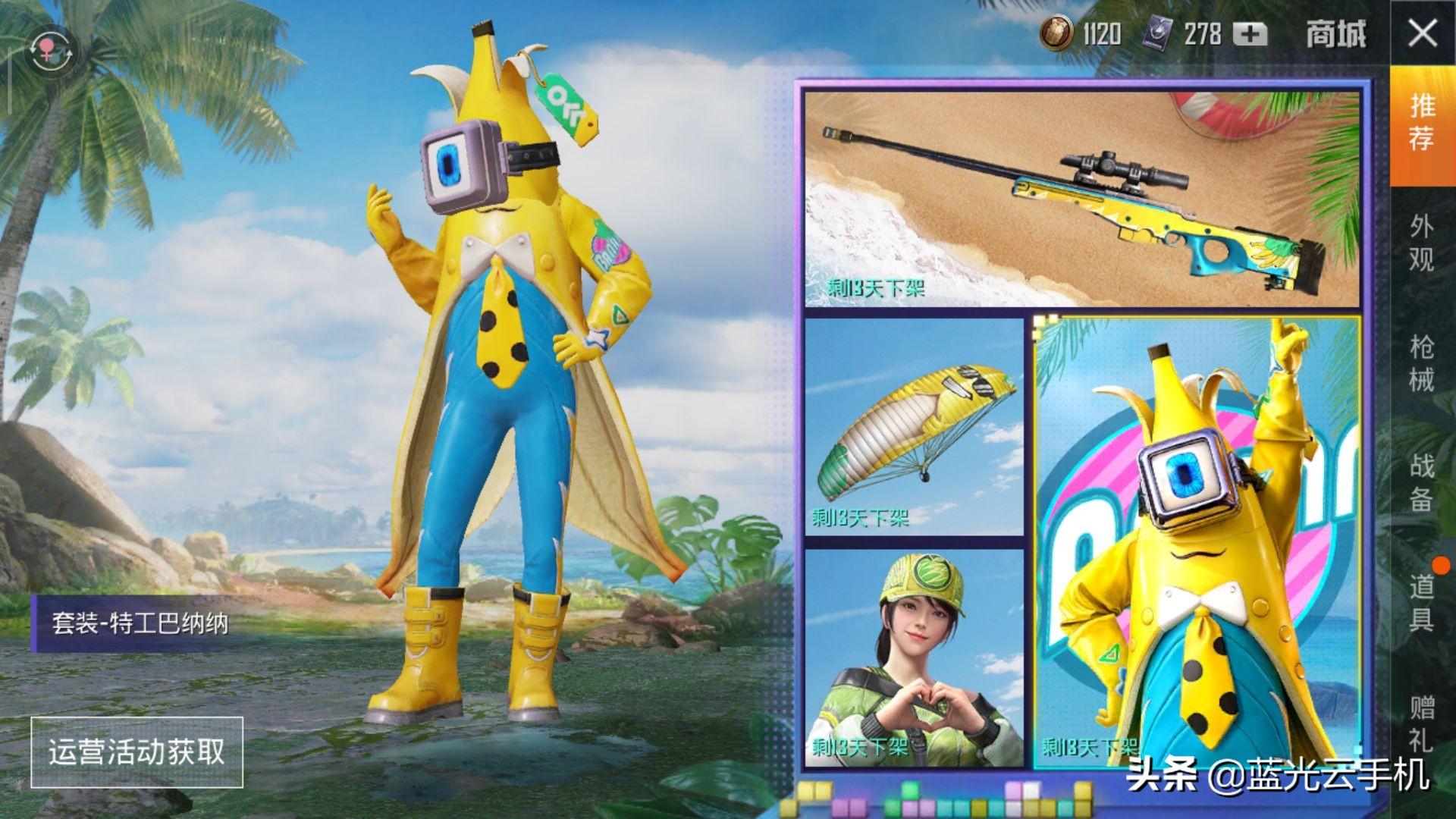Open the 外观 appearance tab
1456x819 pixels.
tap(1422, 243)
